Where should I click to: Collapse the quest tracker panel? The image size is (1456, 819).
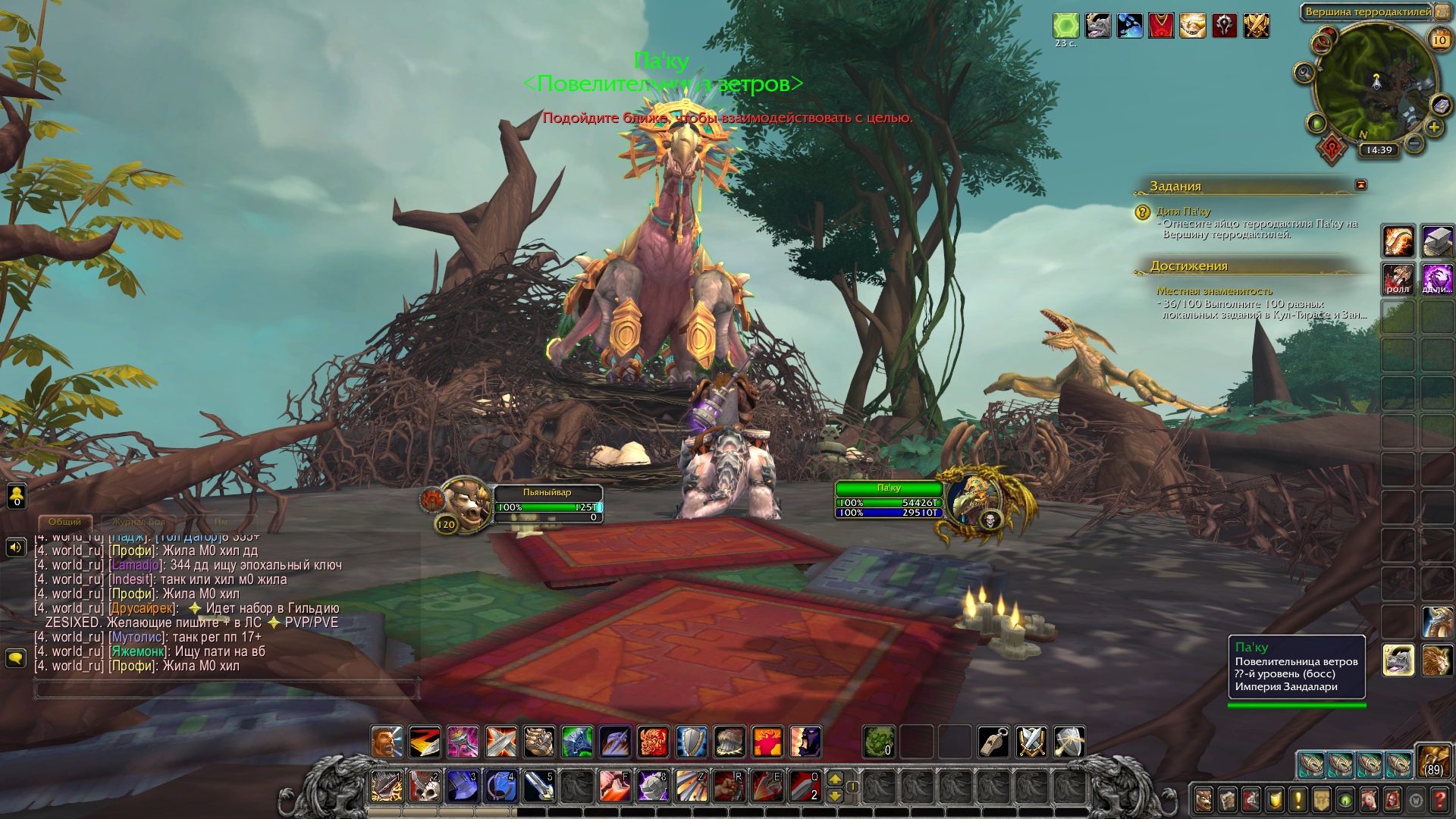pos(1361,184)
